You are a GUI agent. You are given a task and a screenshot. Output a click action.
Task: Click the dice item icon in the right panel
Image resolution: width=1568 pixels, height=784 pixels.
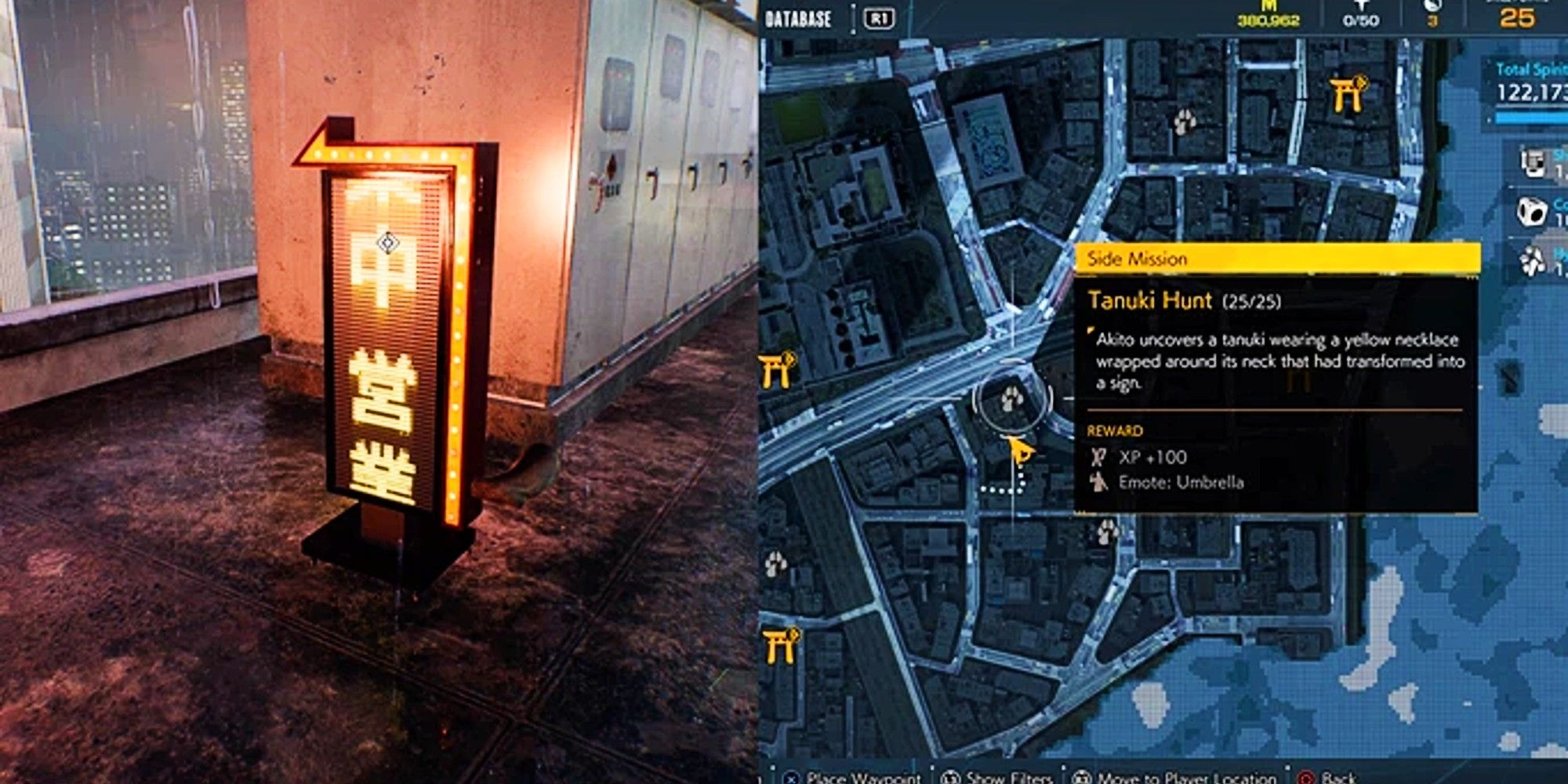point(1532,210)
